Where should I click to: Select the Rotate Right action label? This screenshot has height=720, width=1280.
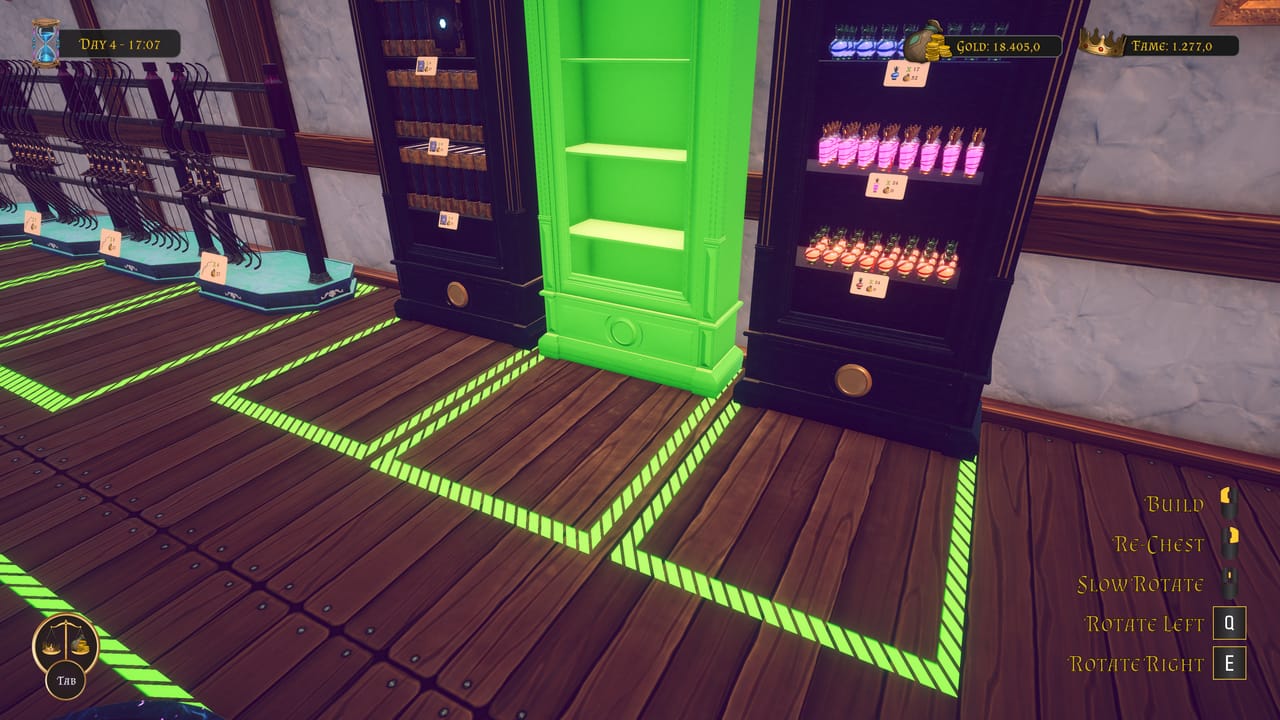[1139, 662]
